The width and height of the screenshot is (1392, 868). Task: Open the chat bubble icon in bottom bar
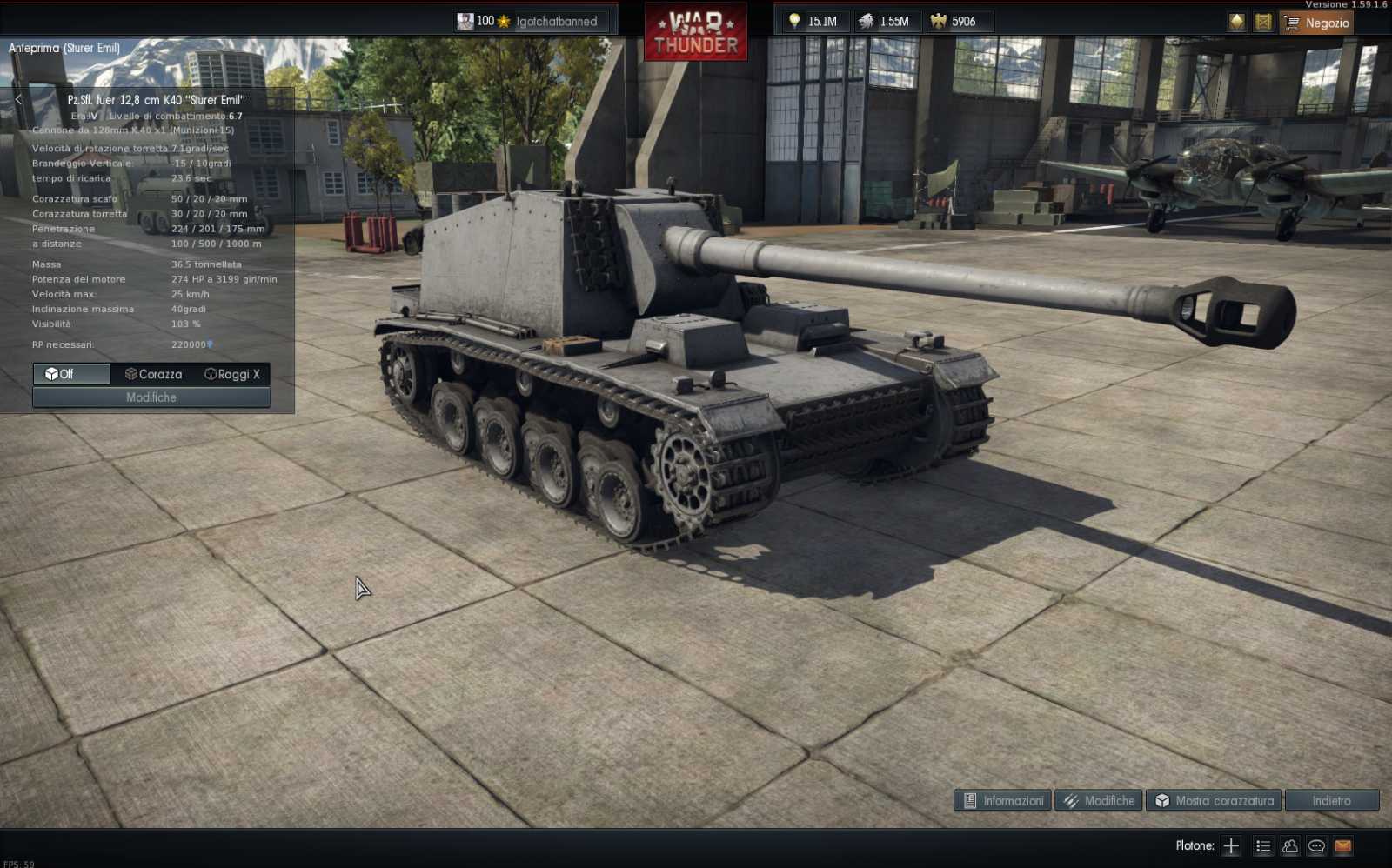1315,845
